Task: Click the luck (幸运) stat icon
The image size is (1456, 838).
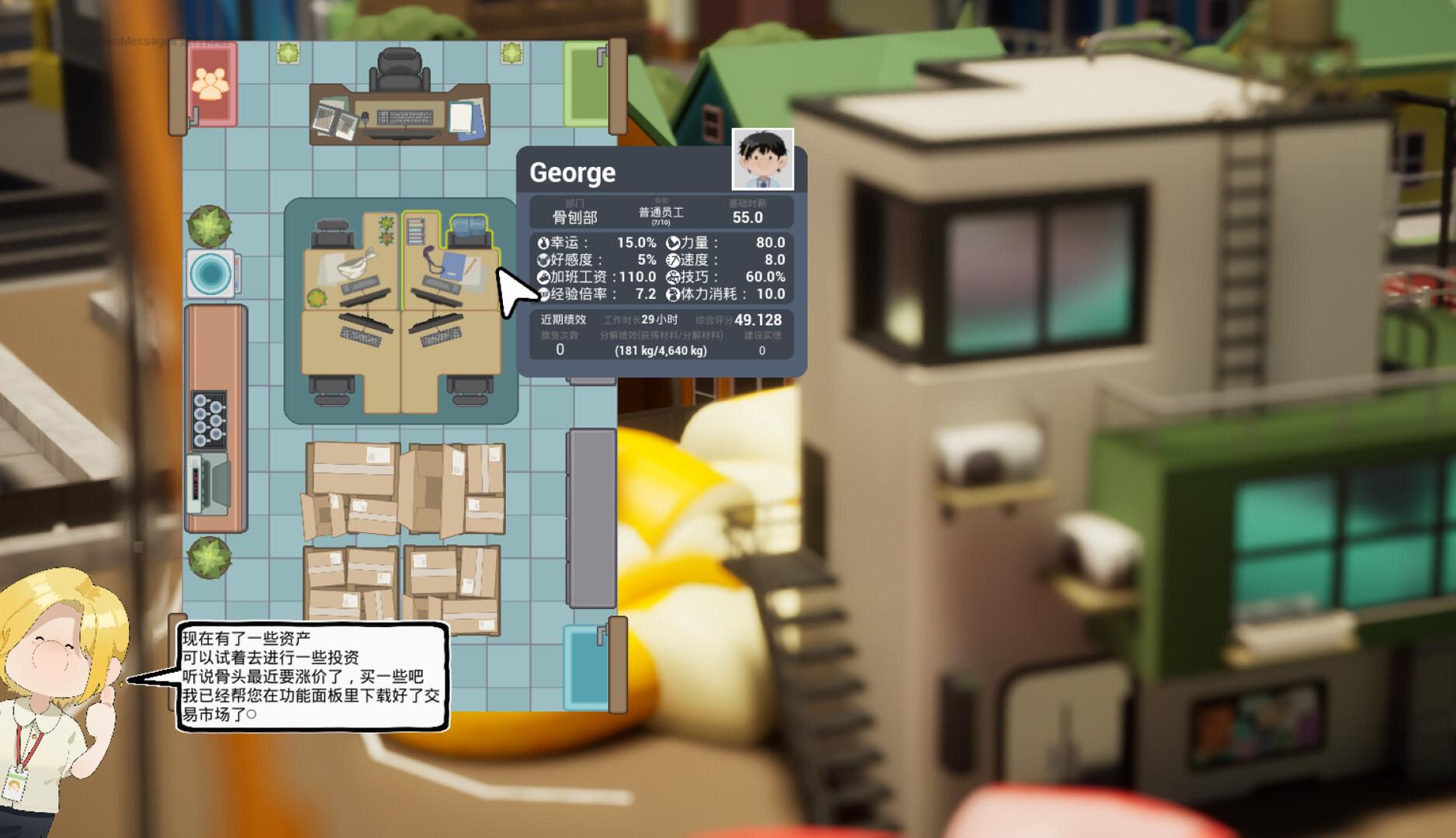Action: point(543,242)
